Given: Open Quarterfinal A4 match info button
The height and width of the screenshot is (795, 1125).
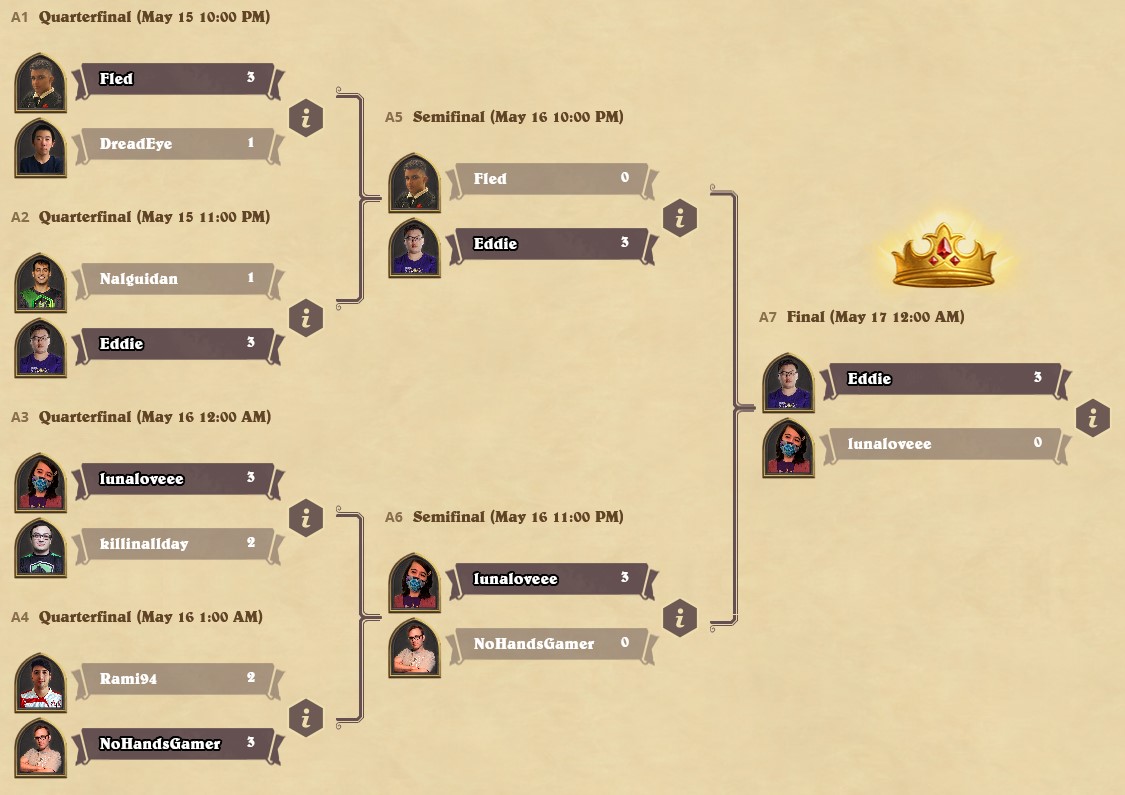Looking at the screenshot, I should (x=306, y=718).
